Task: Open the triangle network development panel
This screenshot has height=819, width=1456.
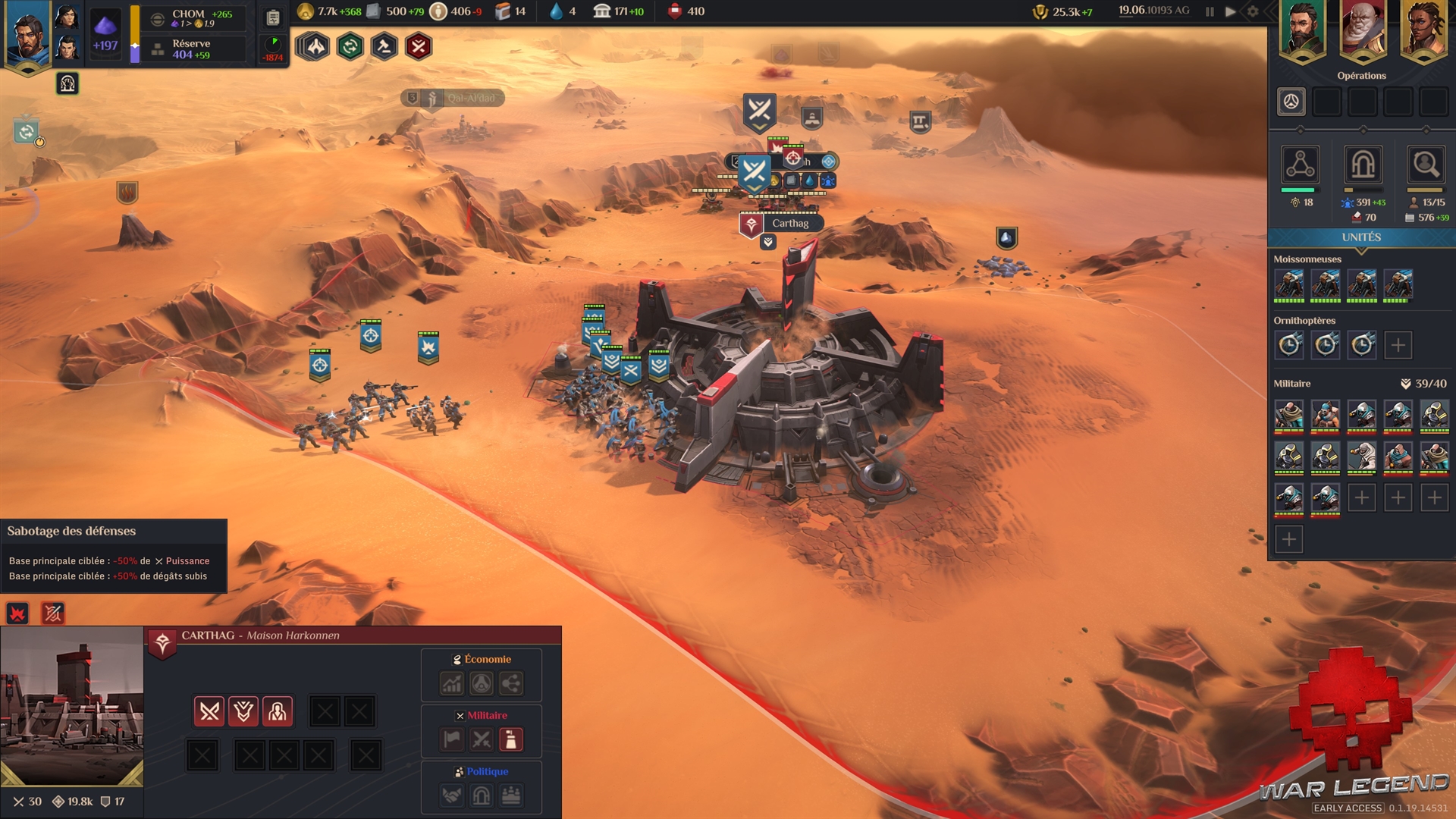Action: tap(1300, 165)
